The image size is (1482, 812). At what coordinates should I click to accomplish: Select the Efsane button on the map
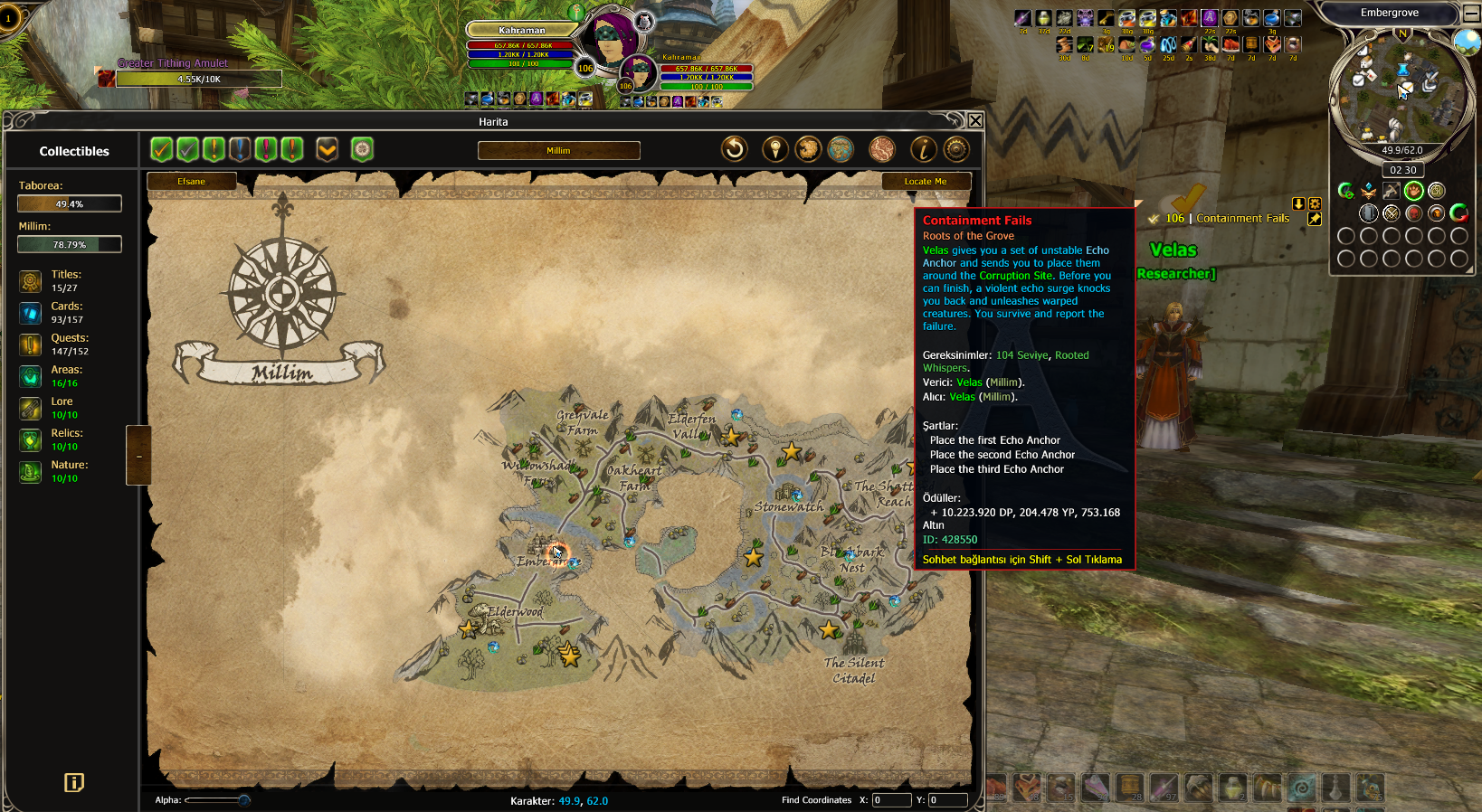click(x=191, y=182)
